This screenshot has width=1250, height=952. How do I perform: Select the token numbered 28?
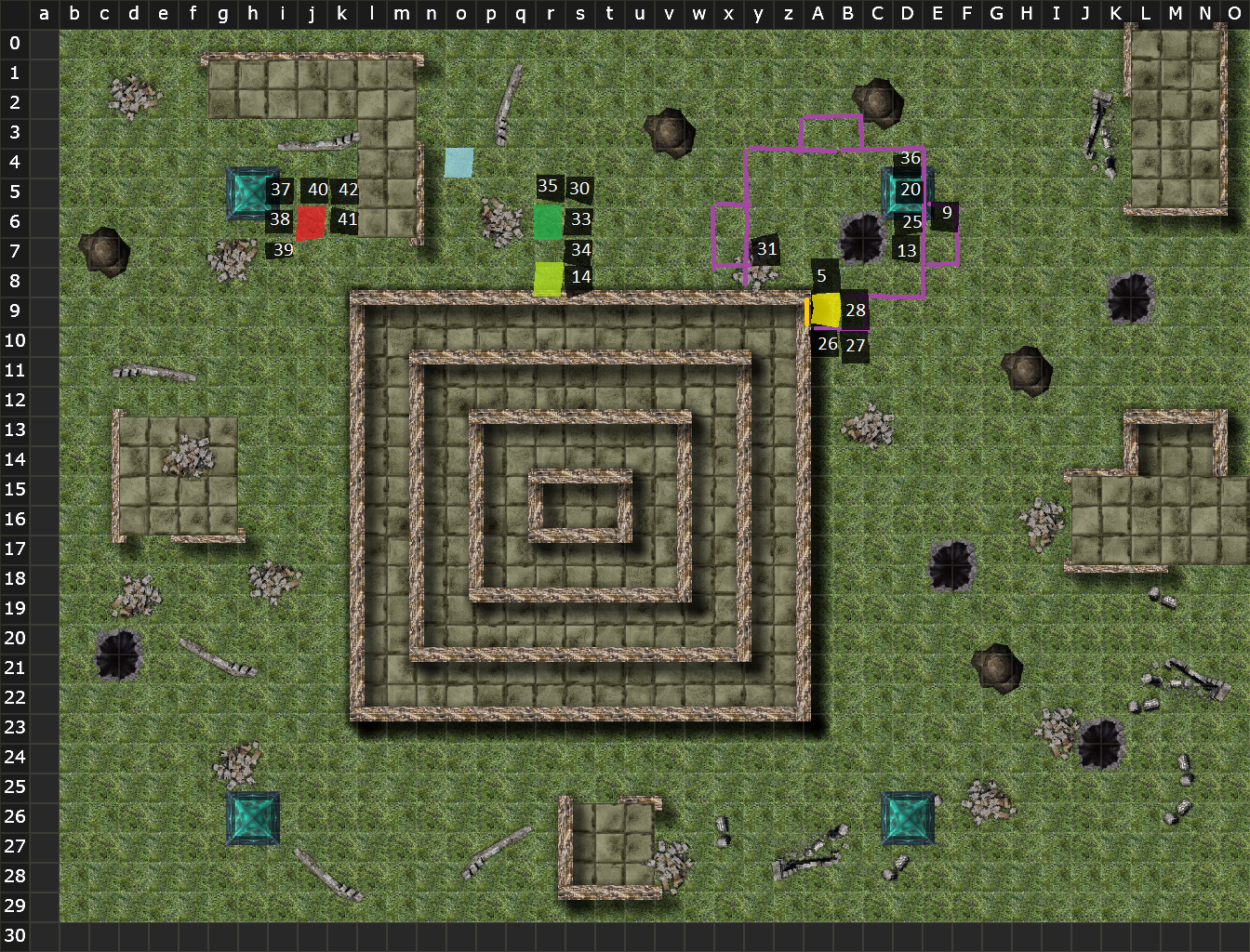[x=856, y=311]
